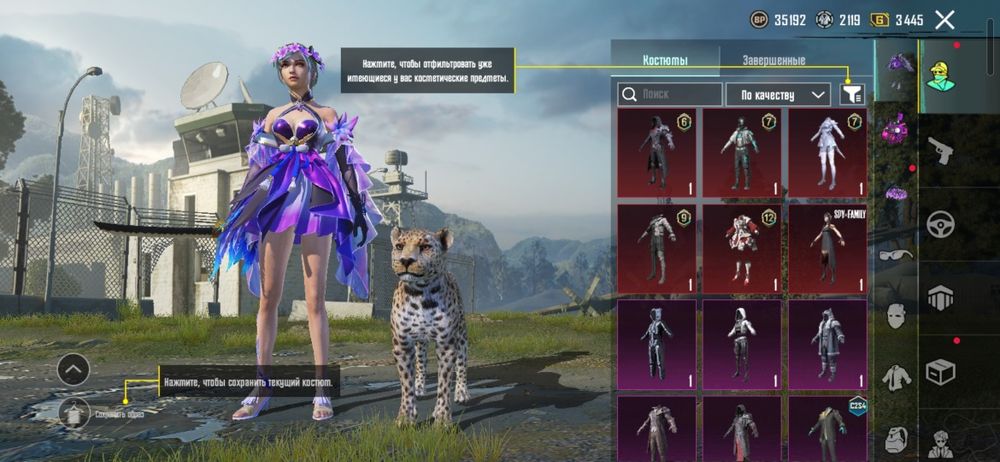Show the jacket clothing subcategory
The height and width of the screenshot is (462, 1000).
pyautogui.click(x=895, y=378)
